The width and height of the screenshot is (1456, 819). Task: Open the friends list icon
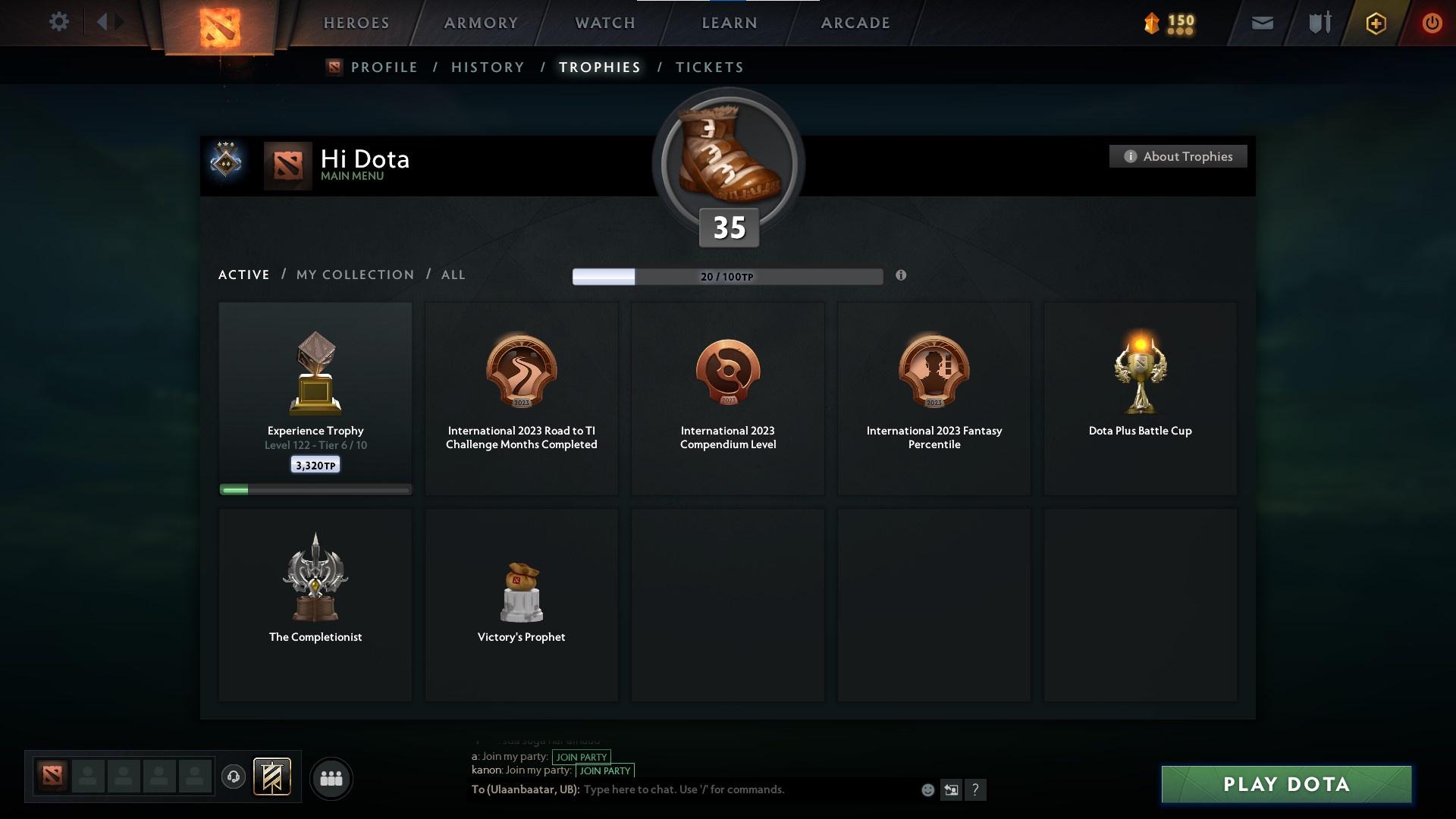[330, 778]
